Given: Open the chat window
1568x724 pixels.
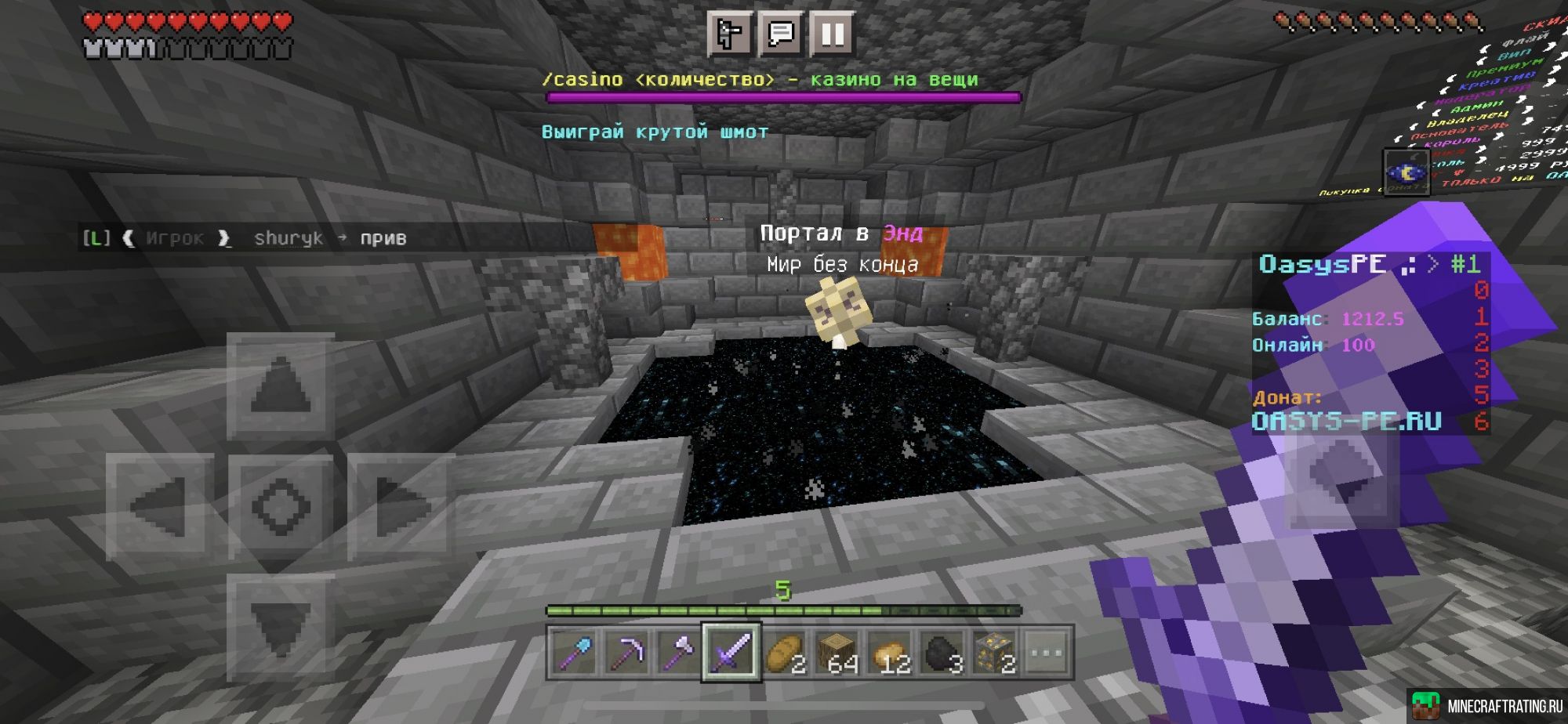Looking at the screenshot, I should pyautogui.click(x=781, y=34).
